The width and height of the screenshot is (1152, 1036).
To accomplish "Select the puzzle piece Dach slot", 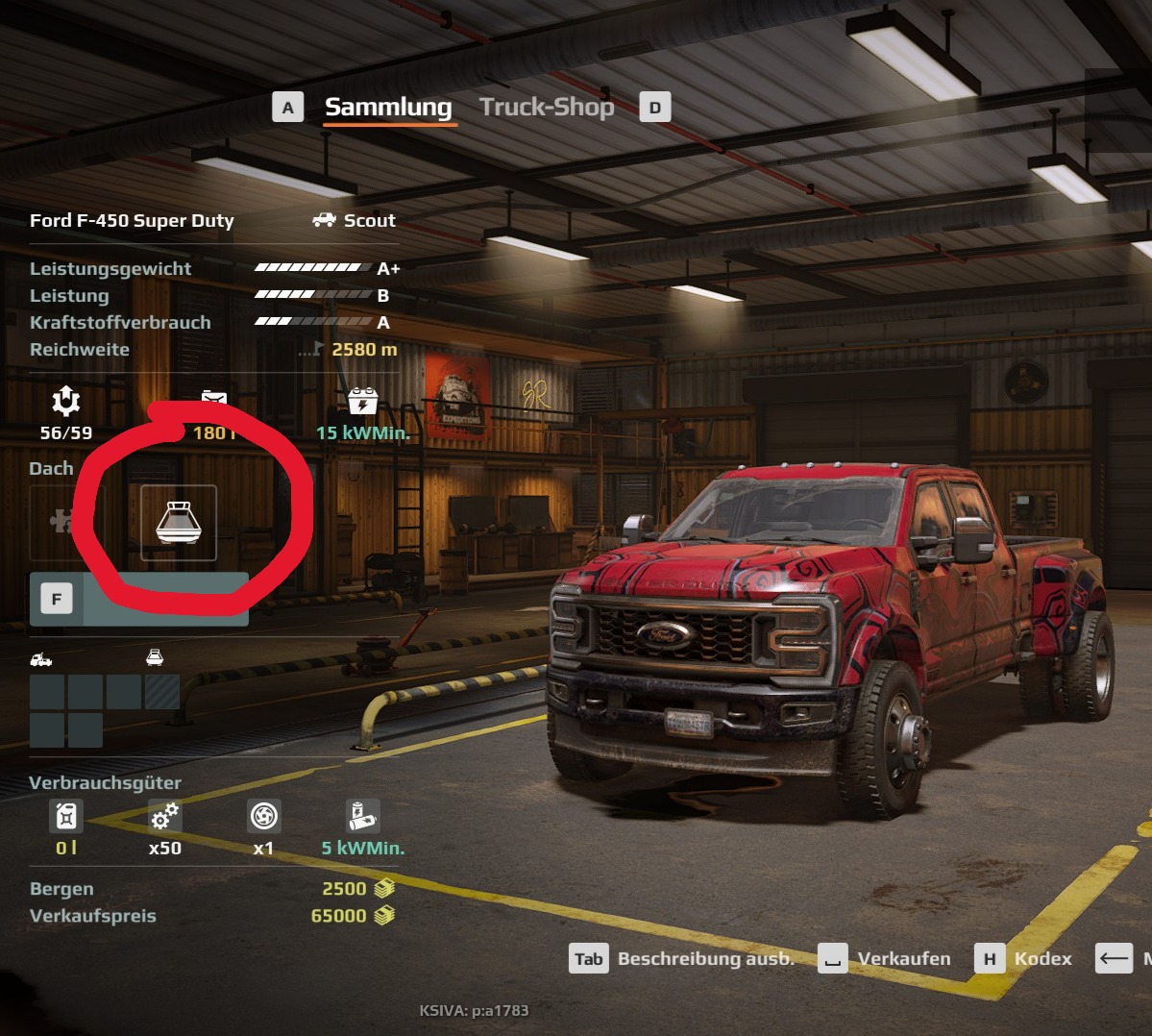I will (60, 522).
